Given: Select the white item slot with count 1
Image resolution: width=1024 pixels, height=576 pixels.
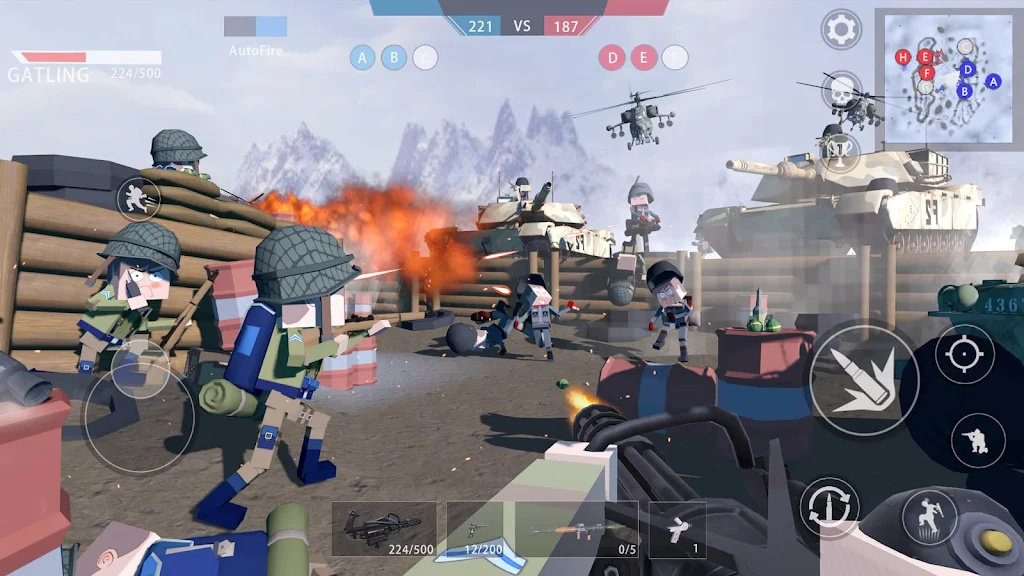Looking at the screenshot, I should (677, 528).
